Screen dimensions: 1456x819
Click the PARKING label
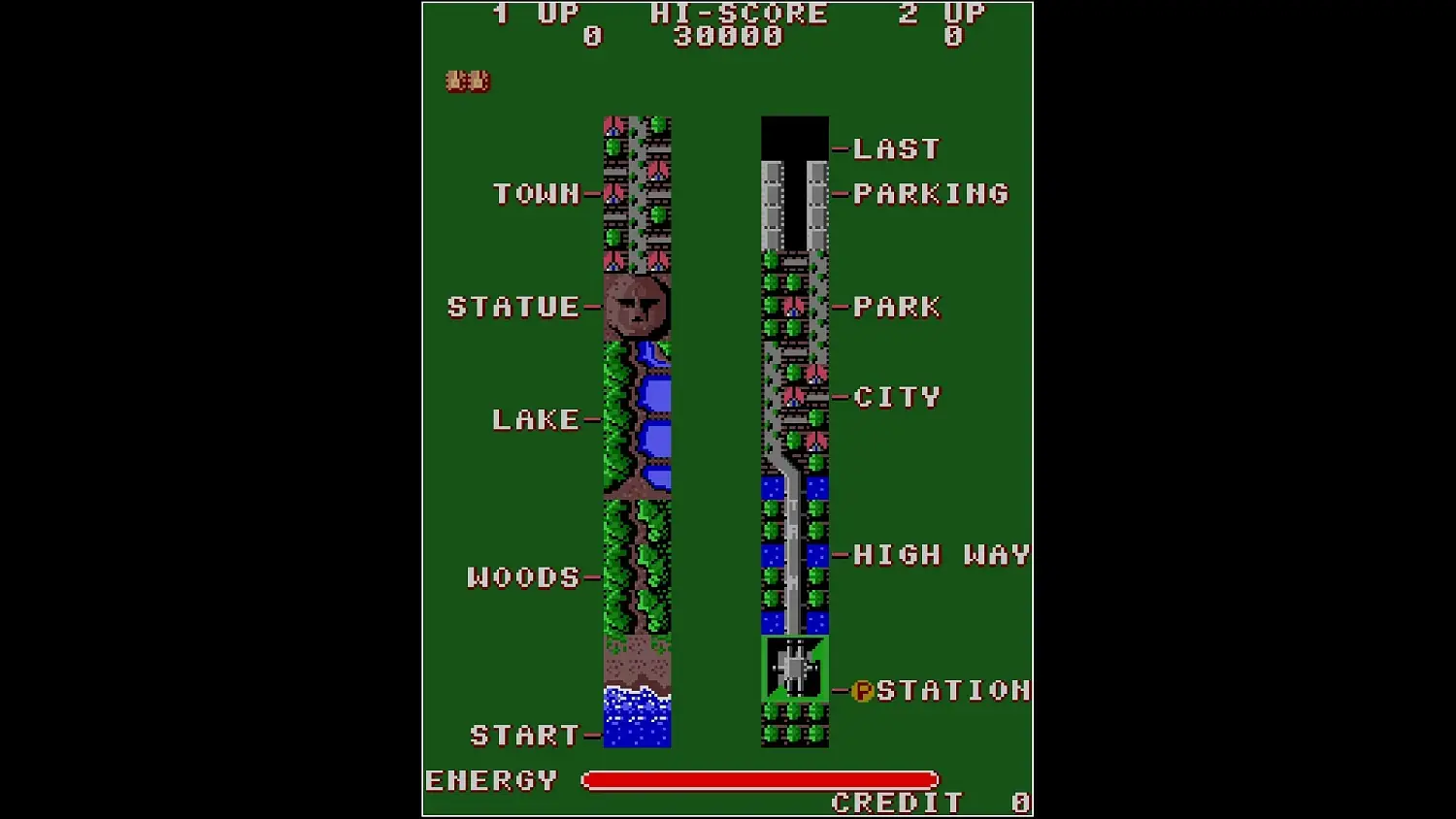pos(929,194)
